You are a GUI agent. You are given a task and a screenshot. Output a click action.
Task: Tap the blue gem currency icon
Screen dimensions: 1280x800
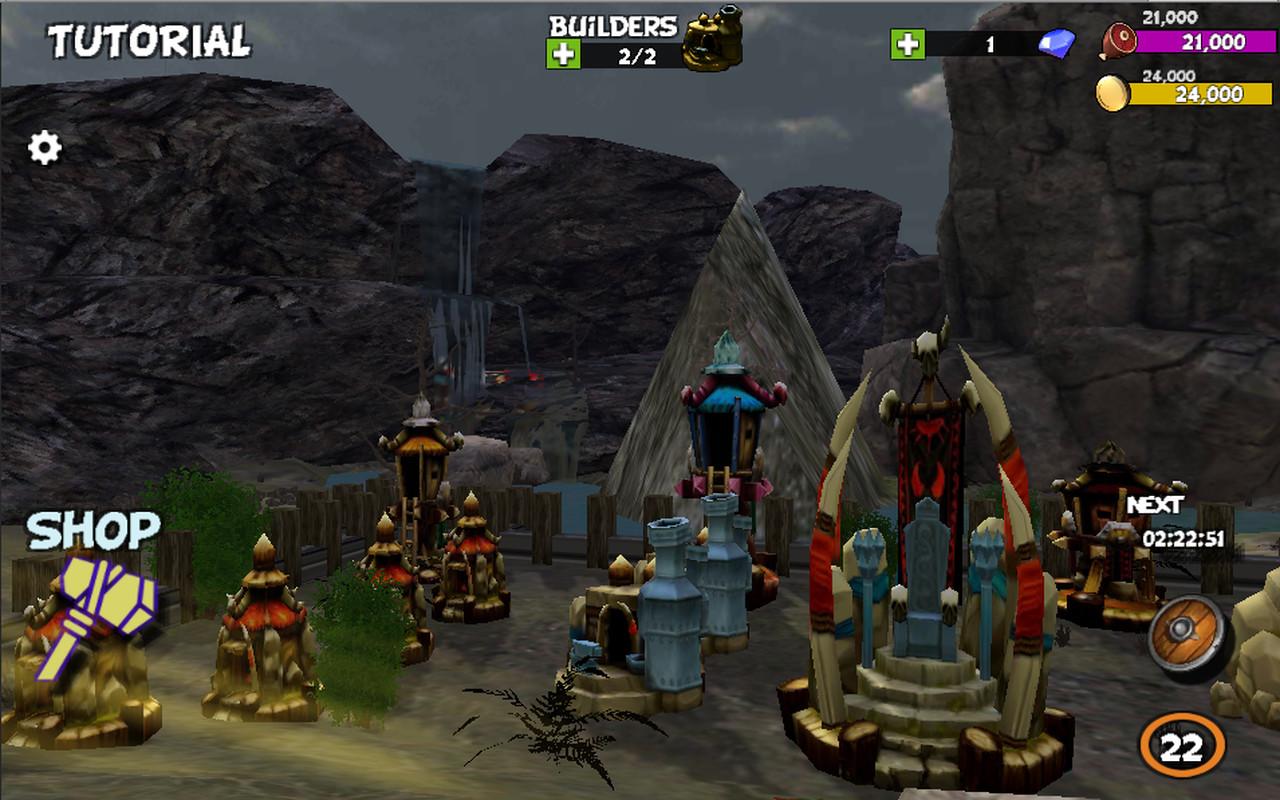pyautogui.click(x=1057, y=44)
